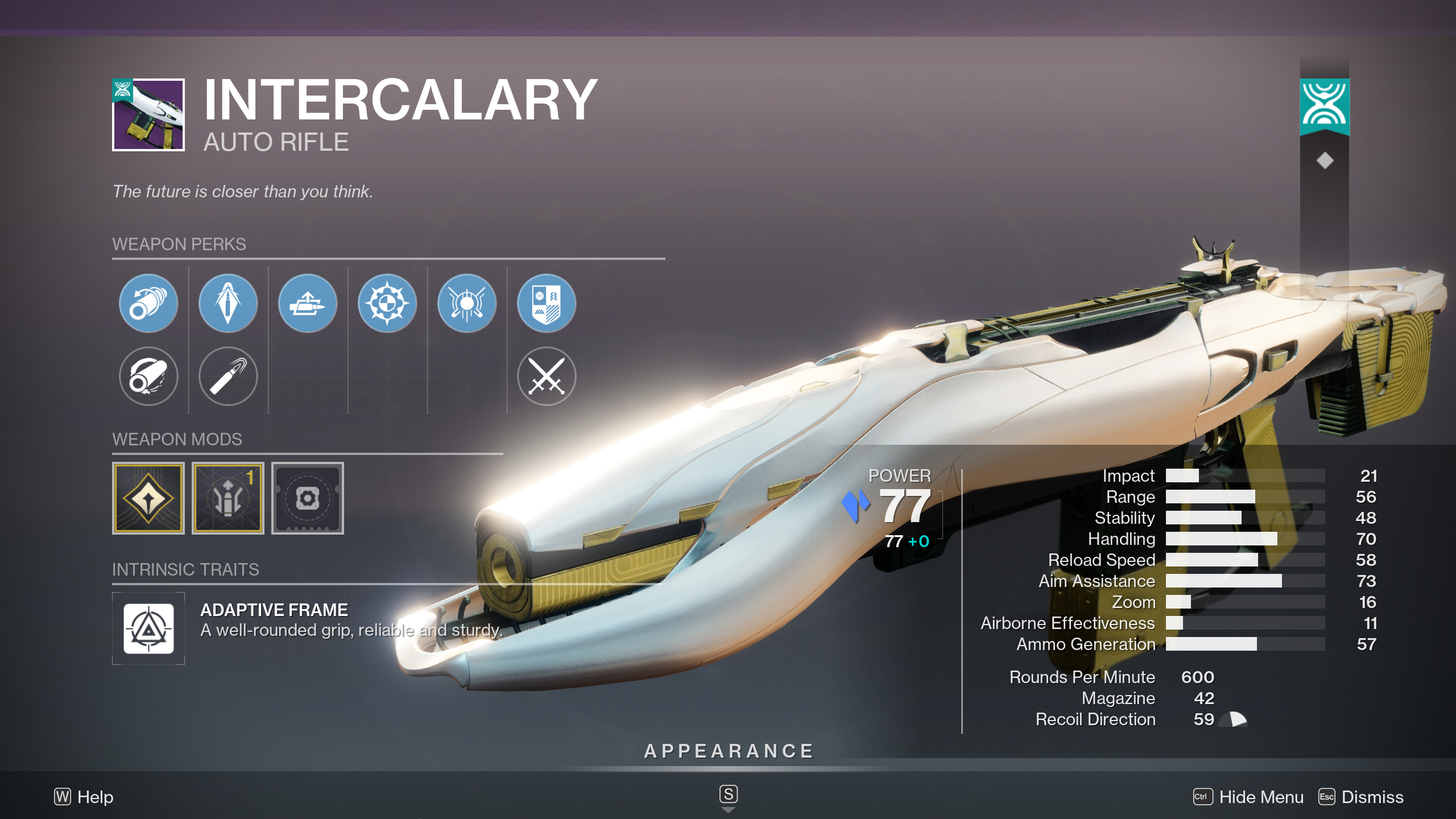Click the Adaptive Frame intrinsic trait icon
The width and height of the screenshot is (1456, 819).
(148, 628)
